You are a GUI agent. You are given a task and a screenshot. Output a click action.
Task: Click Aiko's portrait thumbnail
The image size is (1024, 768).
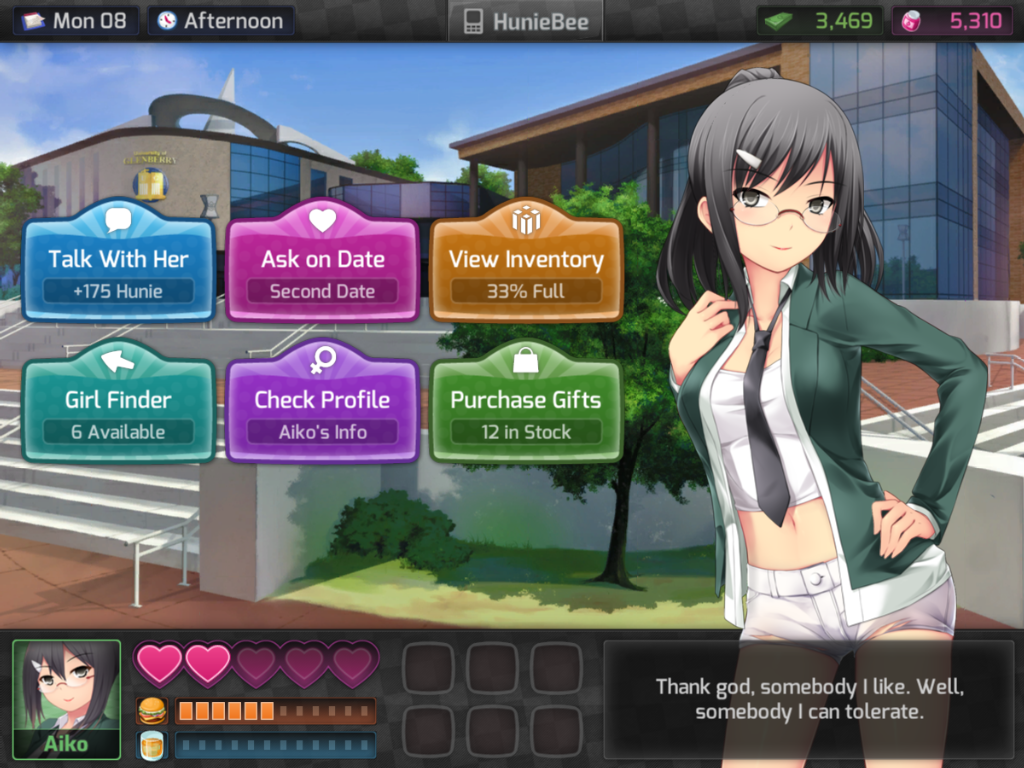coord(66,698)
